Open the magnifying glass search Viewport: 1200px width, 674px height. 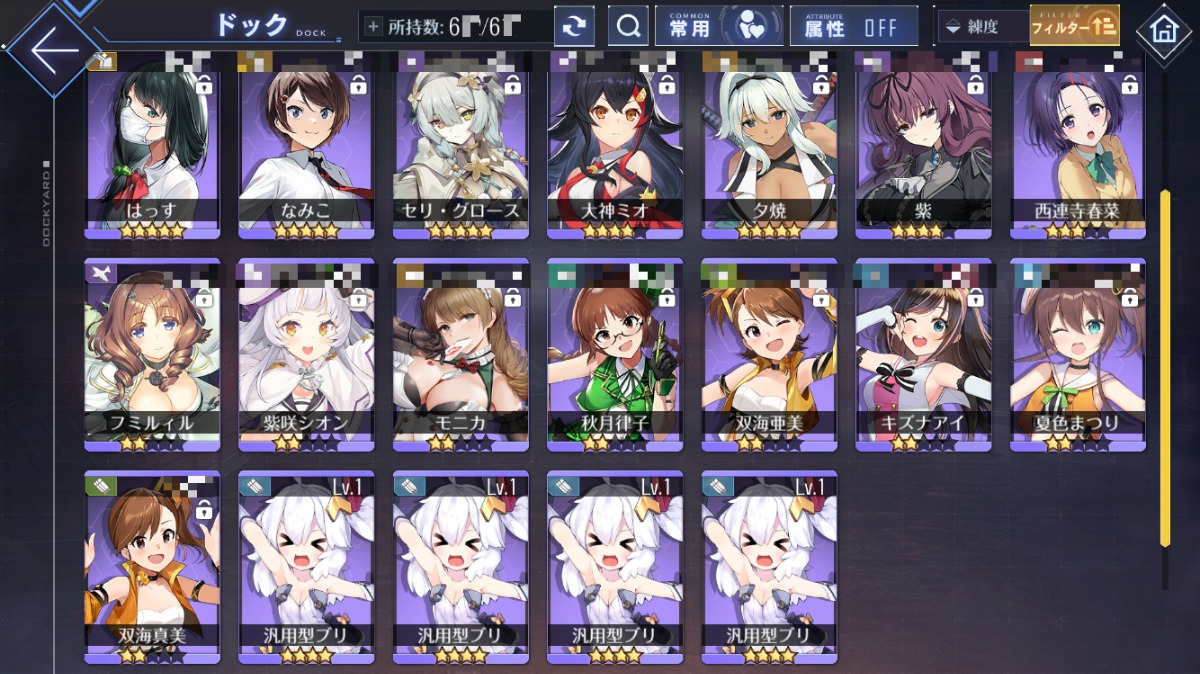[628, 27]
